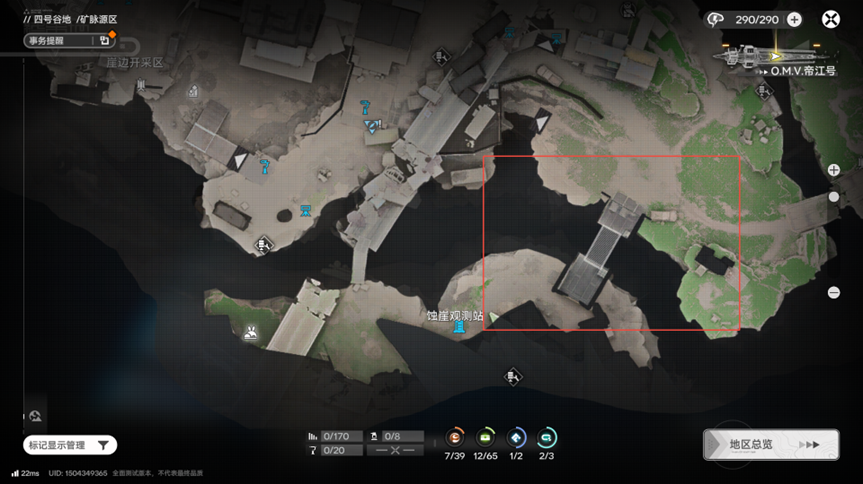Select the mountain icon at left edge
Viewport: 863px width, 484px height.
pyautogui.click(x=35, y=416)
